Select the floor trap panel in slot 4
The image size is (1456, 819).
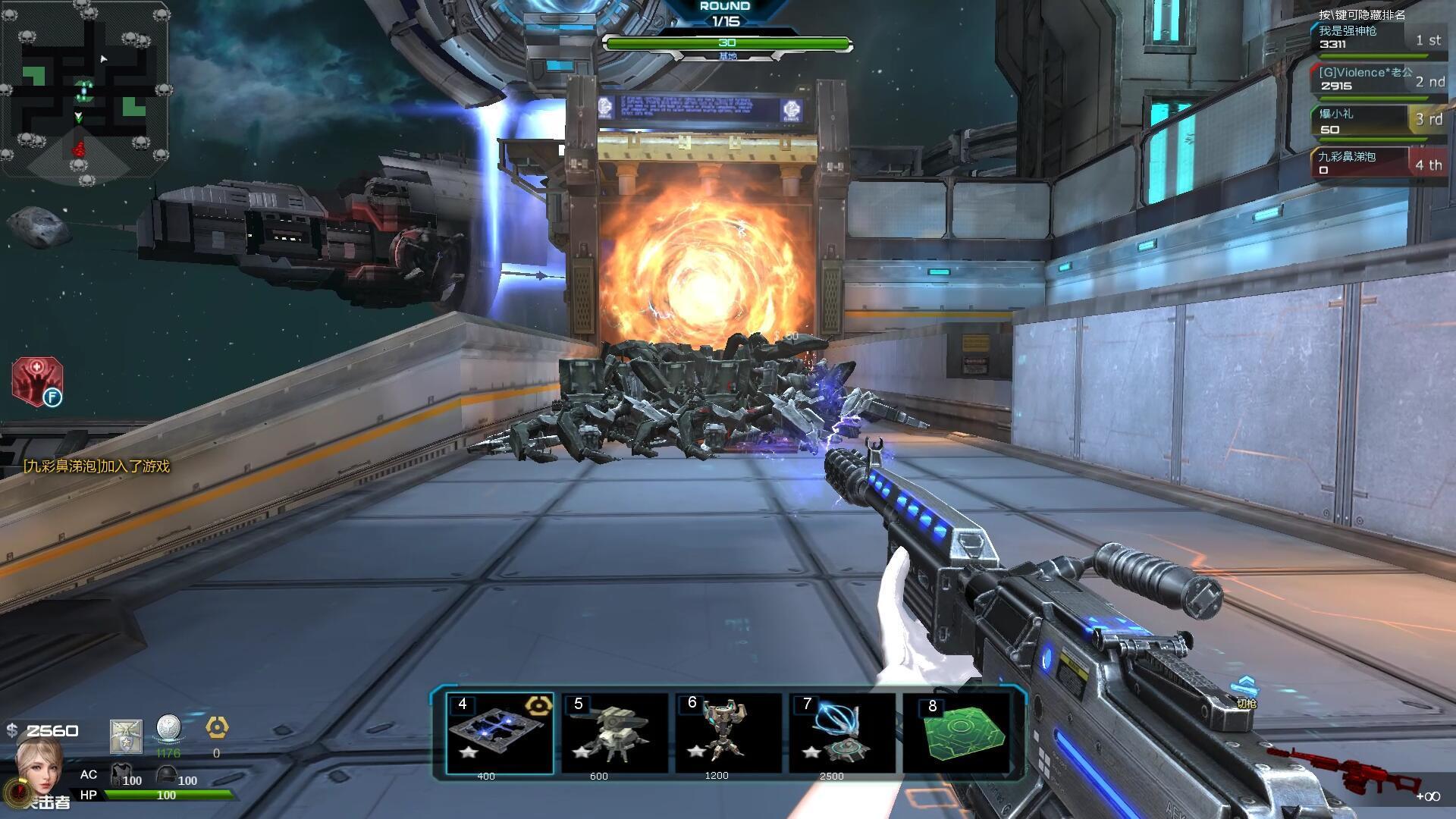pyautogui.click(x=500, y=733)
